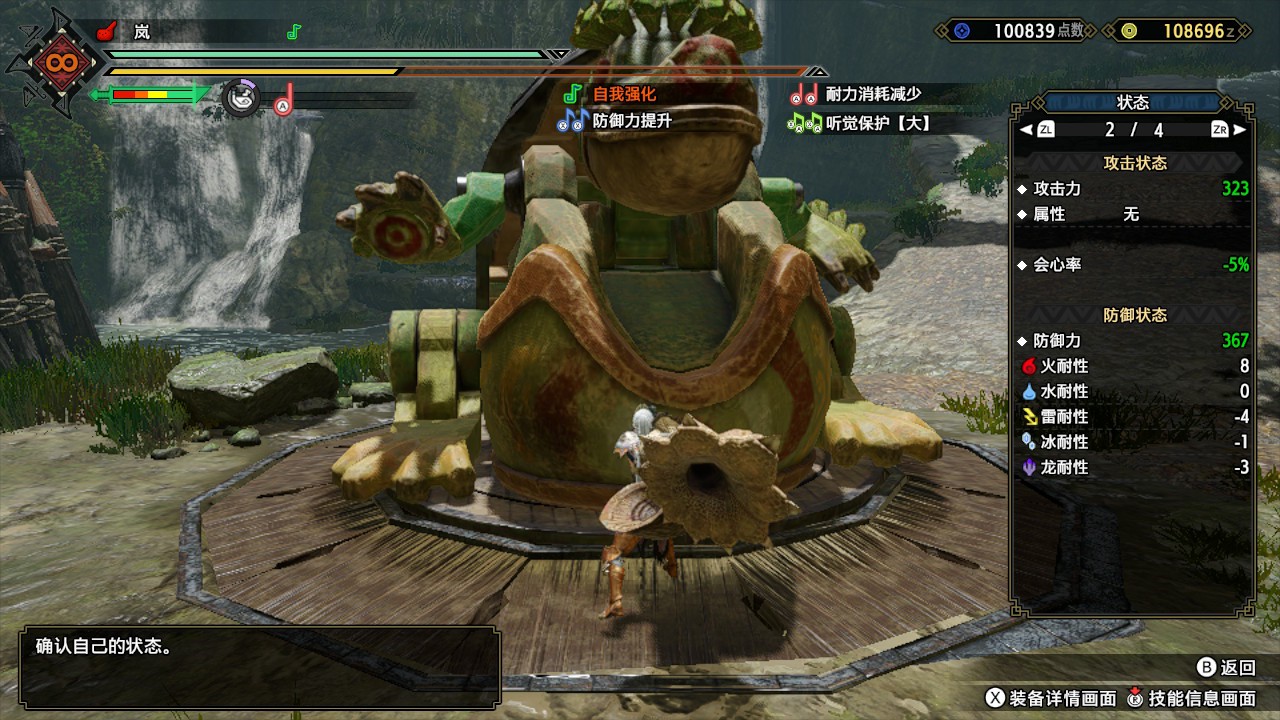Click the buddy face gauge icon
Image resolution: width=1280 pixels, height=720 pixels.
[x=240, y=97]
